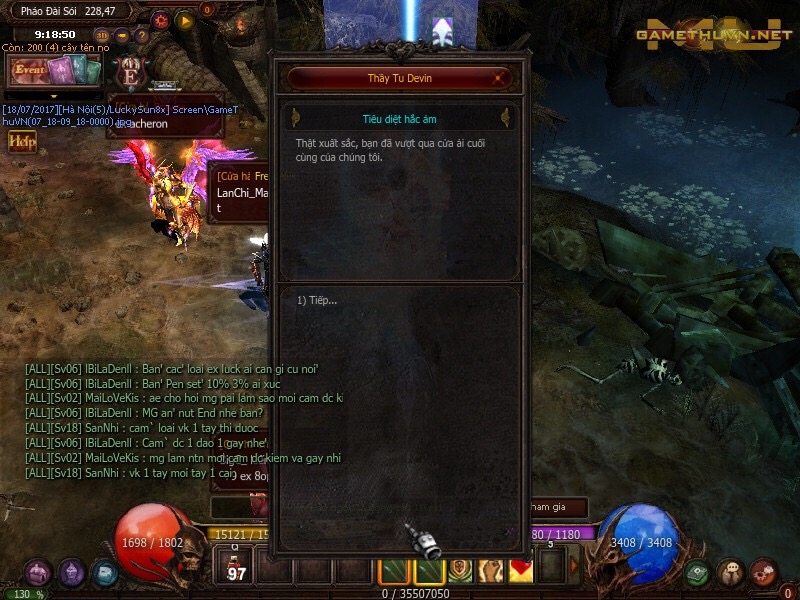Open the purple helmet character icon
This screenshot has width=800, height=600.
click(x=71, y=573)
